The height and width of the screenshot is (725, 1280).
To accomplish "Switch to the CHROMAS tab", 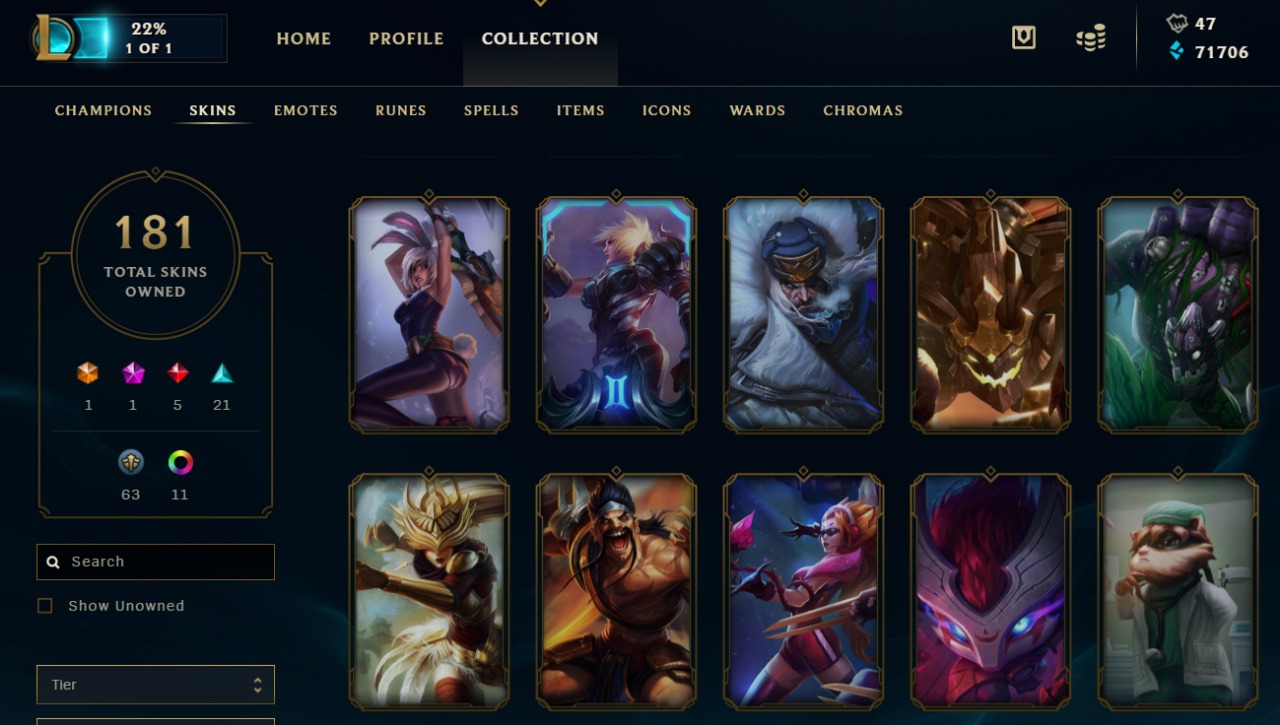I will click(x=862, y=110).
